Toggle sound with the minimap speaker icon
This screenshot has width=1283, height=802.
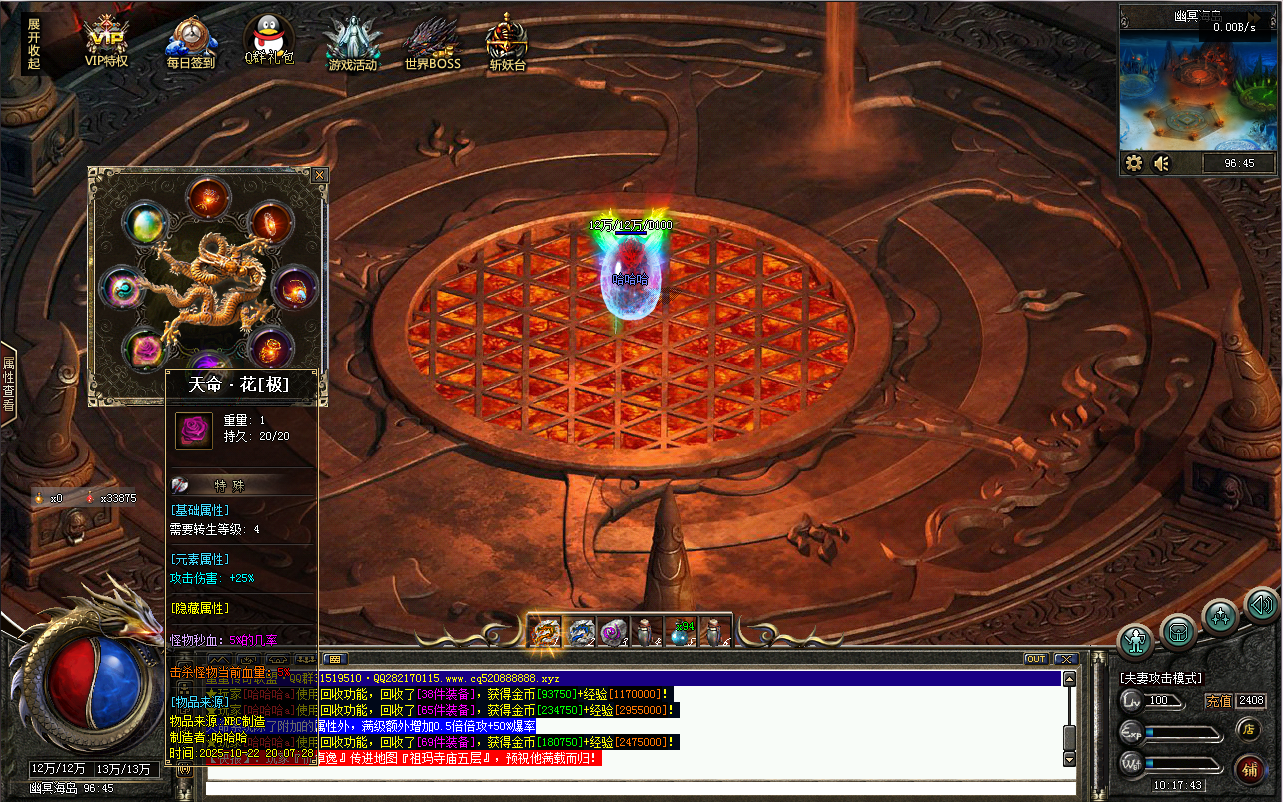[x=1161, y=163]
